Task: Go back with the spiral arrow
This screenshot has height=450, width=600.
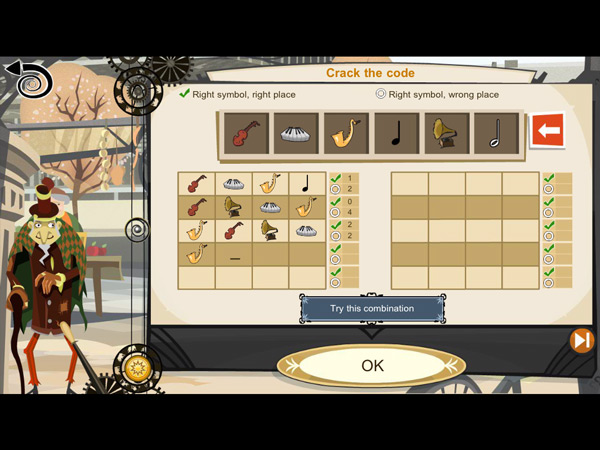Action: pos(28,80)
